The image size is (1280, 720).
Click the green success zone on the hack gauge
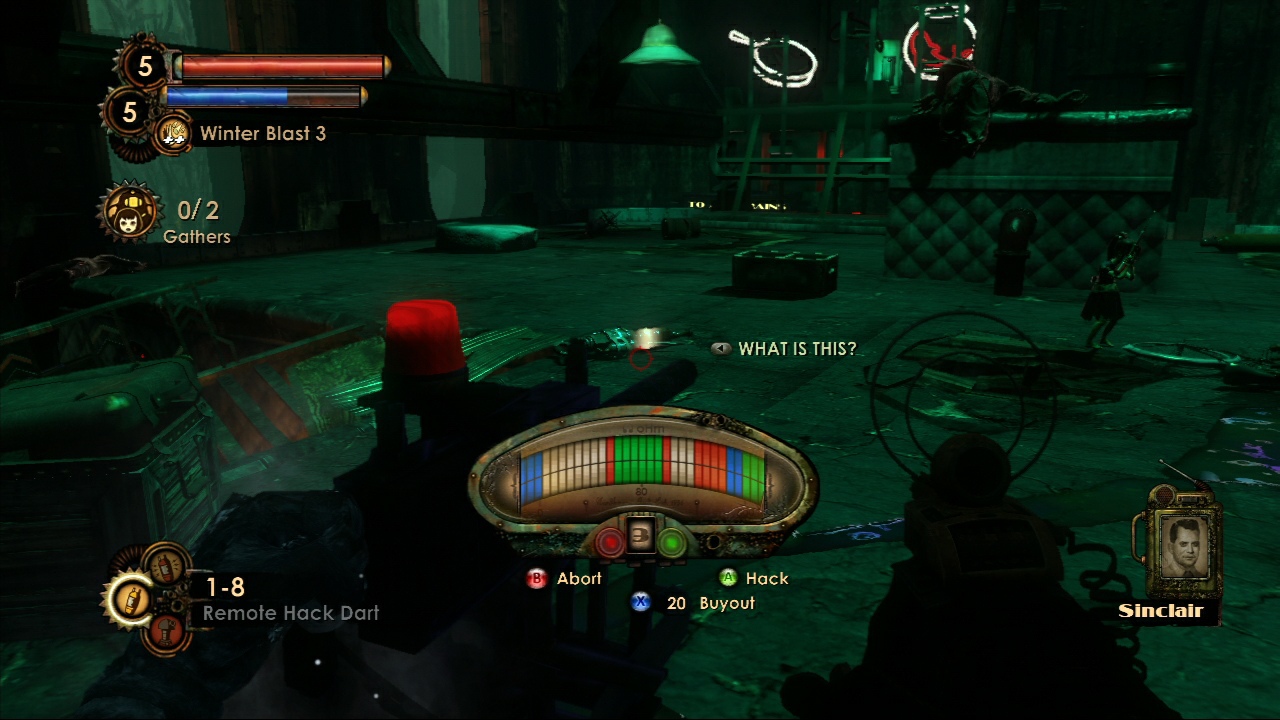coord(638,462)
